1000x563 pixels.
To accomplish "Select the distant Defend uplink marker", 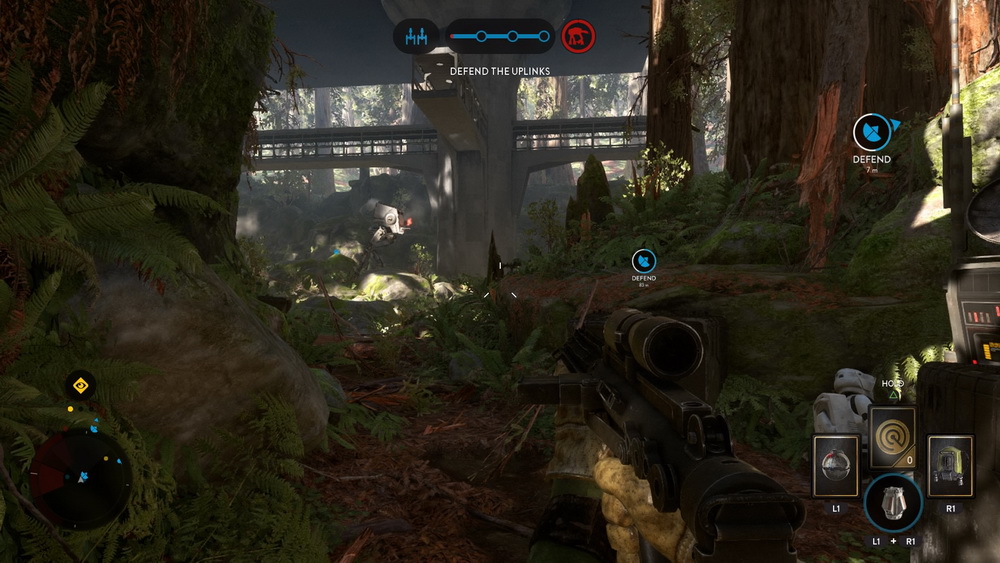I will point(644,261).
